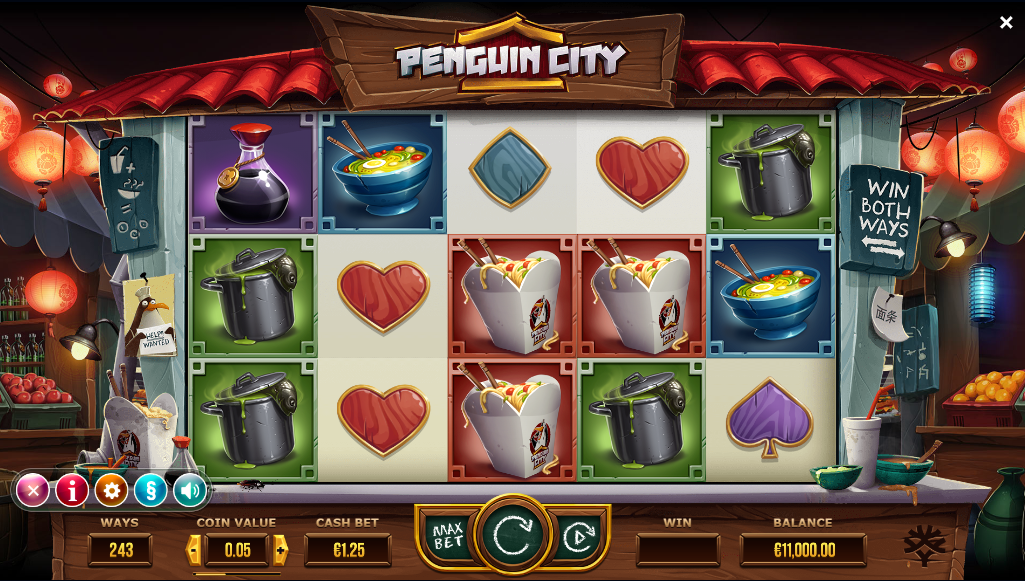1025x581 pixels.
Task: Spin the reels with the round spin button
Action: click(512, 535)
